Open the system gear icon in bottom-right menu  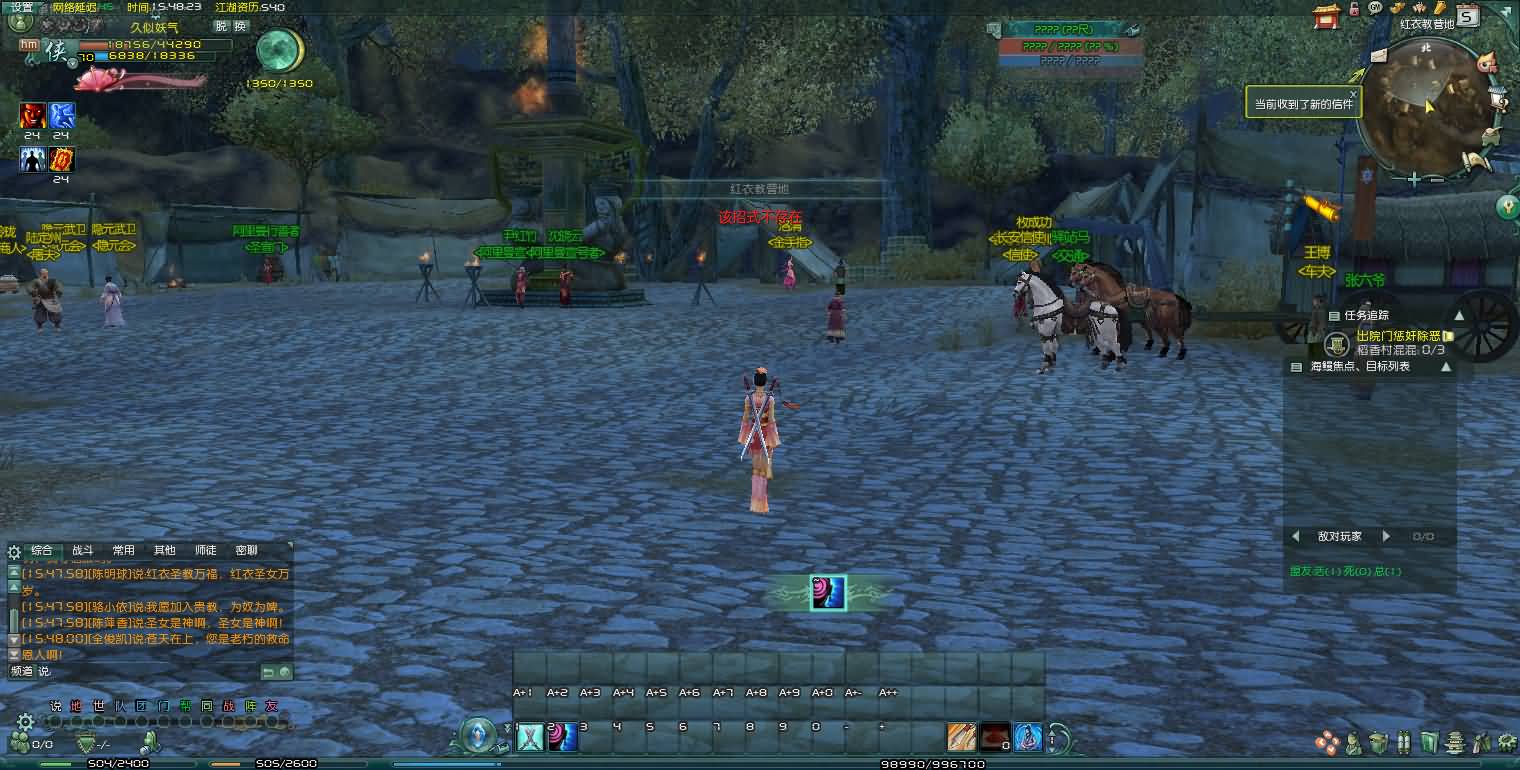click(1508, 742)
